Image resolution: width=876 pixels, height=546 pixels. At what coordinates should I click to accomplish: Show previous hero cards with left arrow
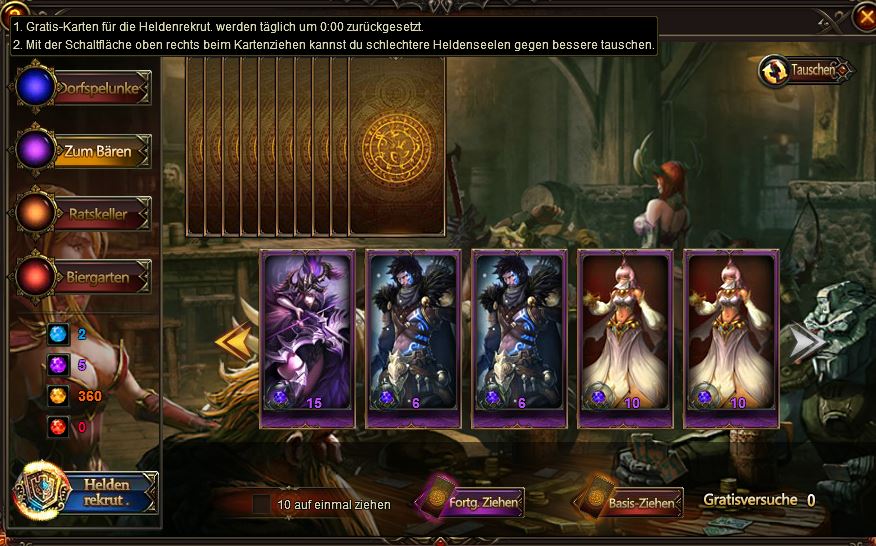[x=233, y=341]
